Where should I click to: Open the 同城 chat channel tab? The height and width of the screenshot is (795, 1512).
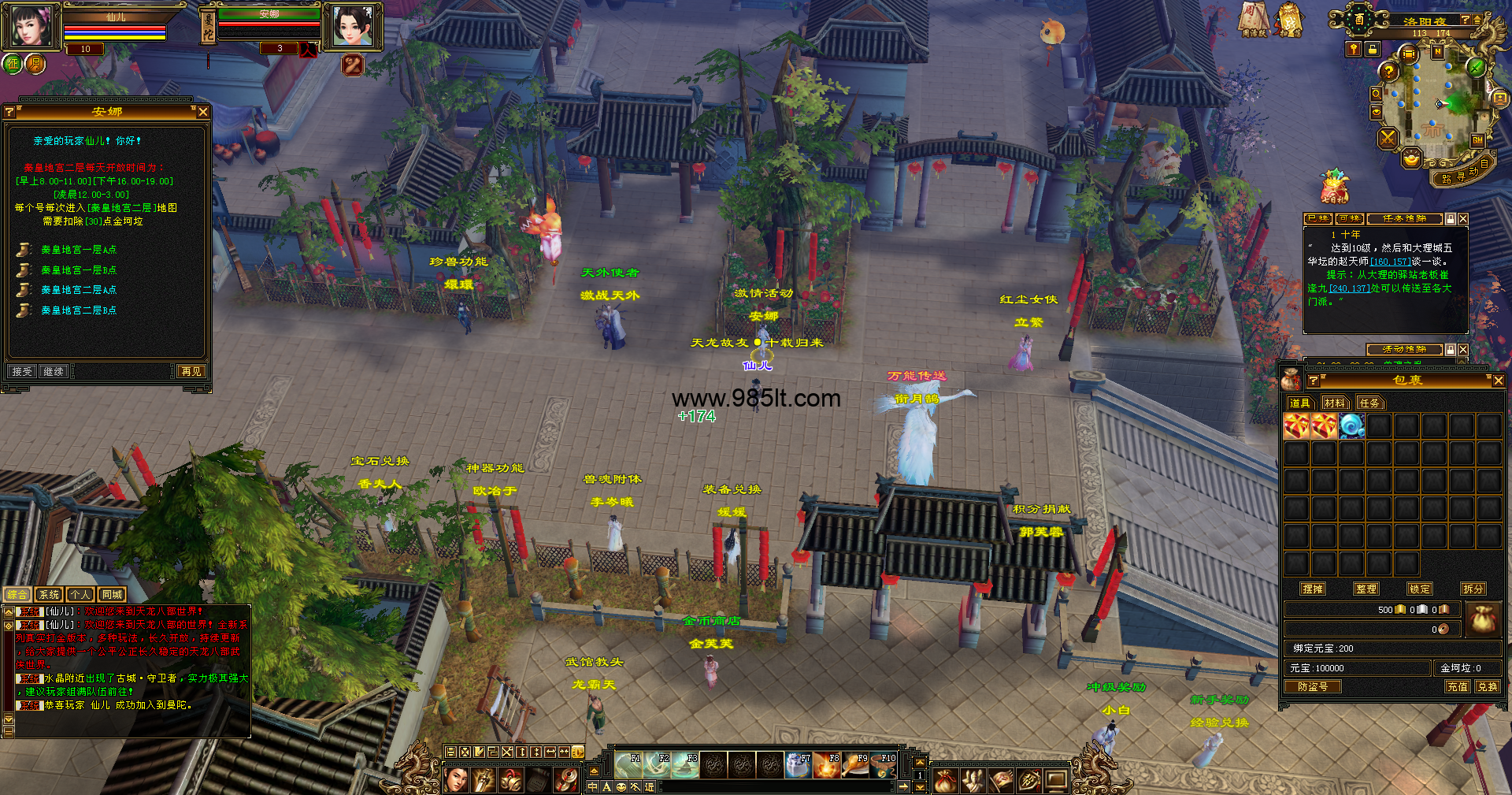click(x=112, y=595)
